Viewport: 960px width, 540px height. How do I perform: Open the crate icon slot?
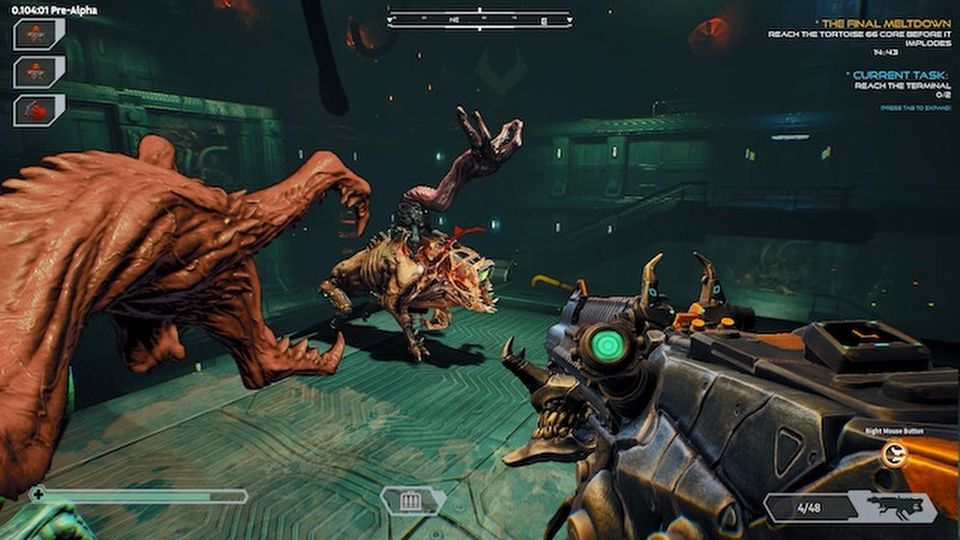[412, 500]
